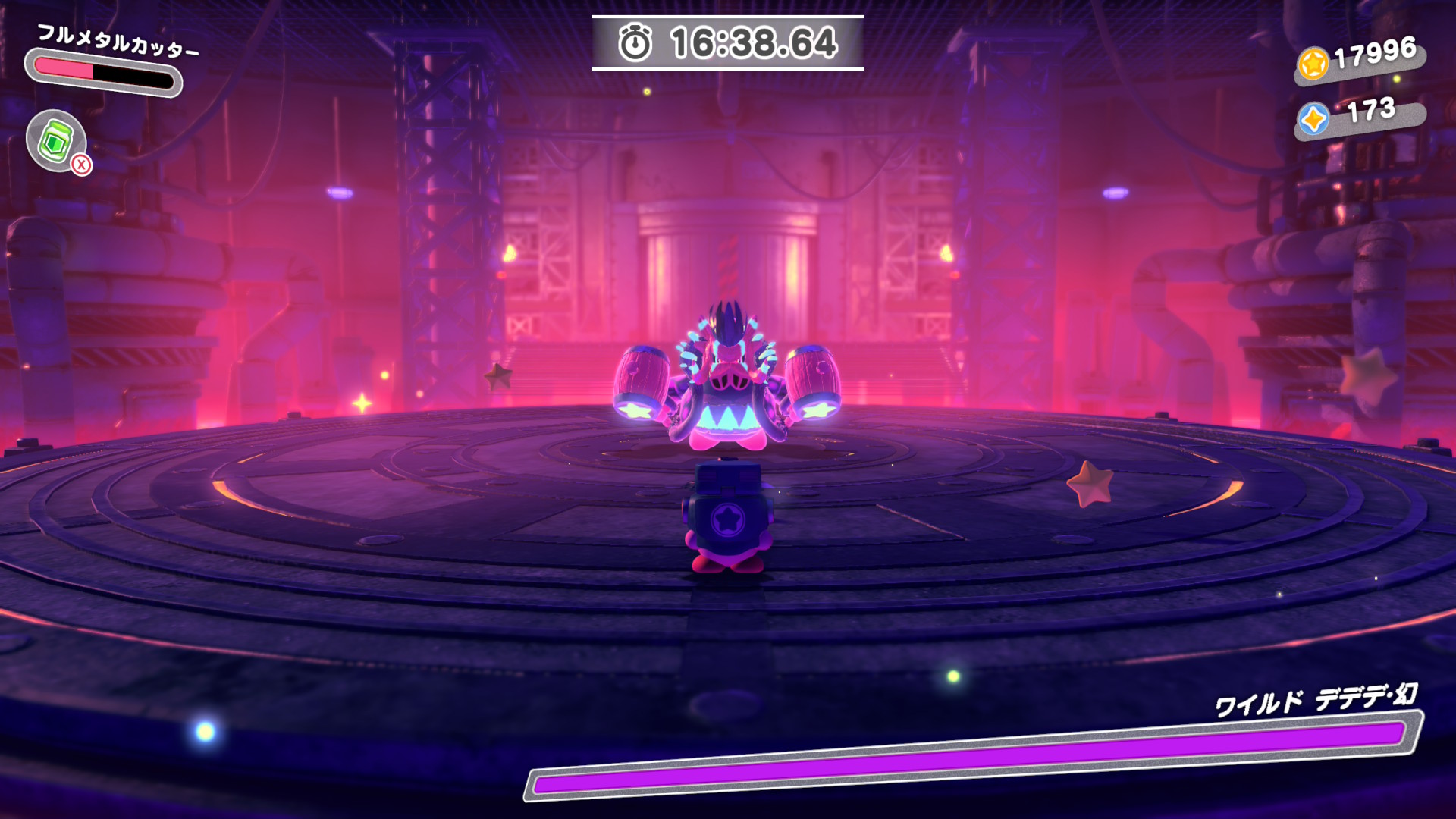Use the stored green jar item

(x=56, y=141)
